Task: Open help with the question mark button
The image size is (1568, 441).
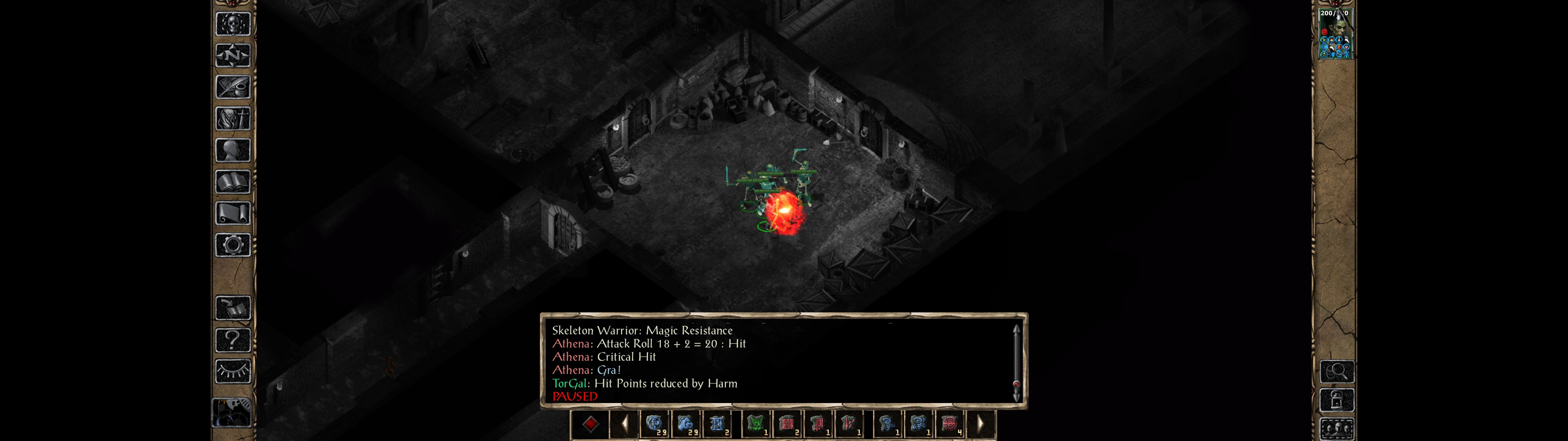Action: point(232,340)
